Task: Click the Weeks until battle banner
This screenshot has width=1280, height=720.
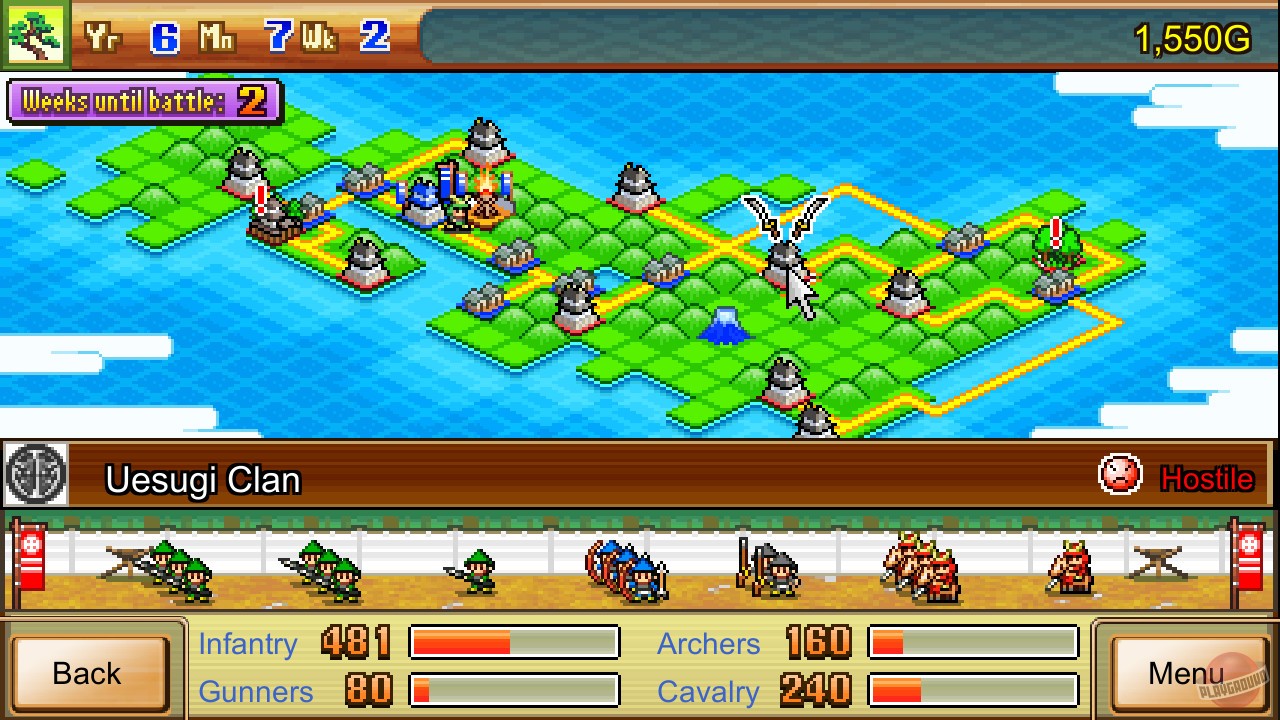Action: (145, 103)
